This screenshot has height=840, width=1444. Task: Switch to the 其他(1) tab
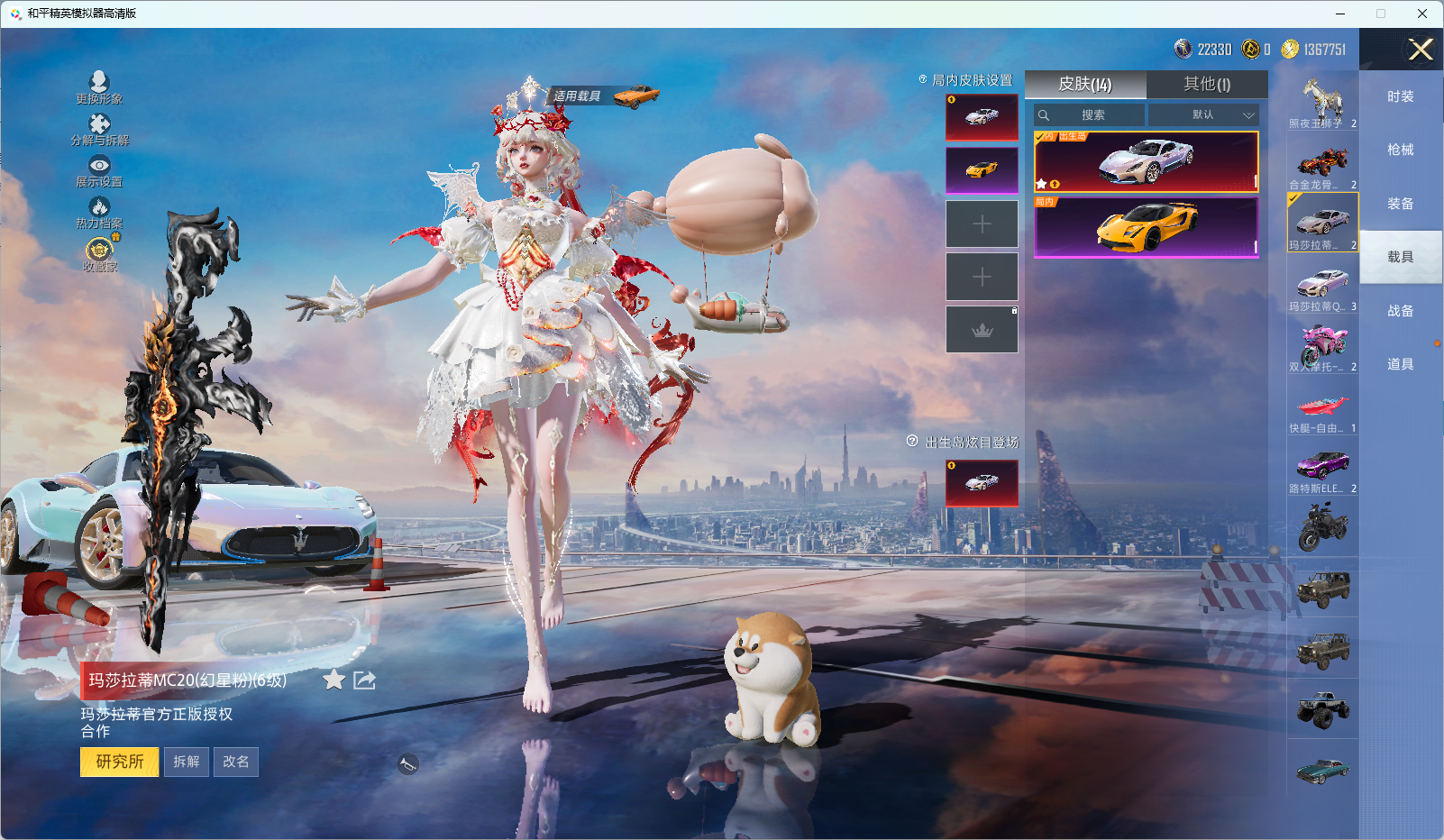pos(1207,85)
